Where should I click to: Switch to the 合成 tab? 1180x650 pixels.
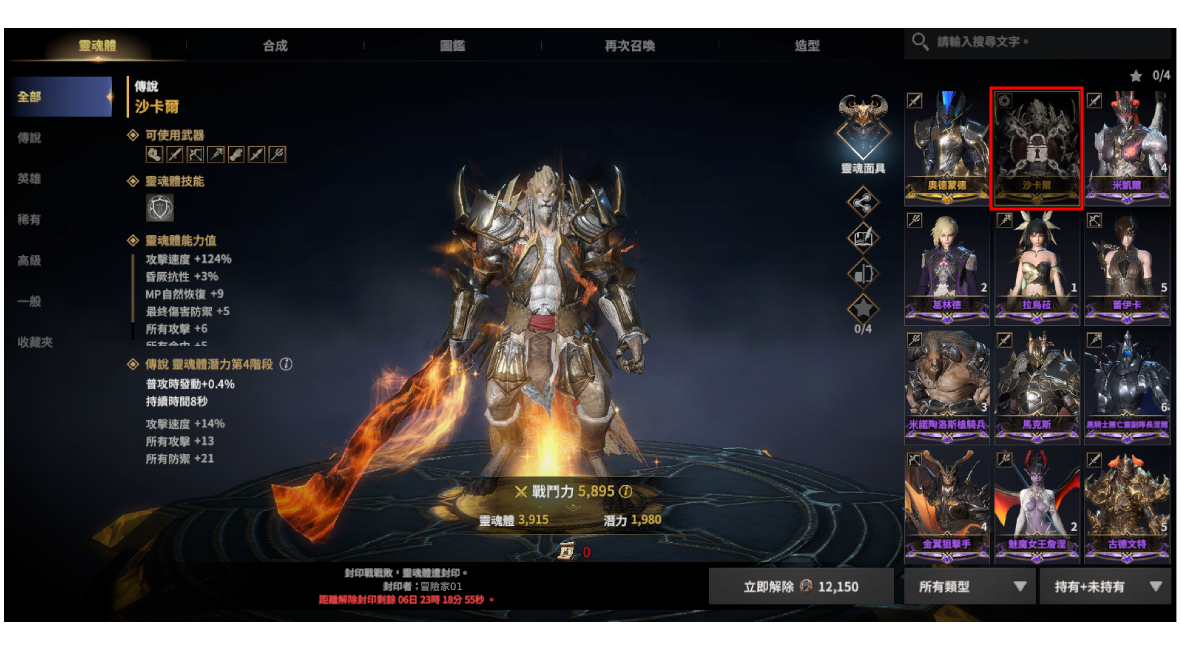point(275,46)
